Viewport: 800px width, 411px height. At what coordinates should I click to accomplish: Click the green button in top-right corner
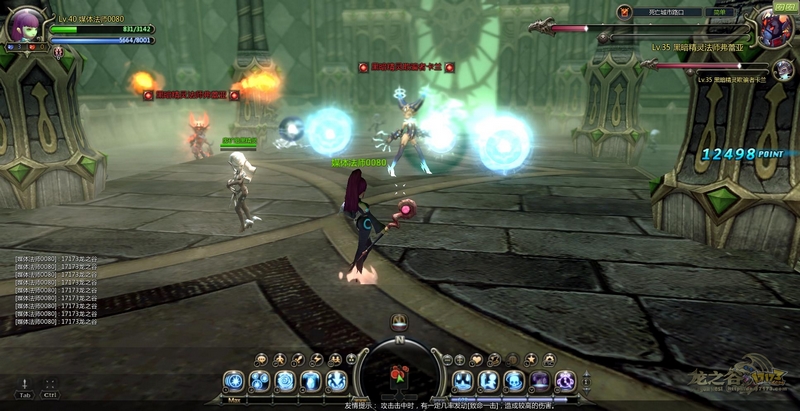[785, 5]
